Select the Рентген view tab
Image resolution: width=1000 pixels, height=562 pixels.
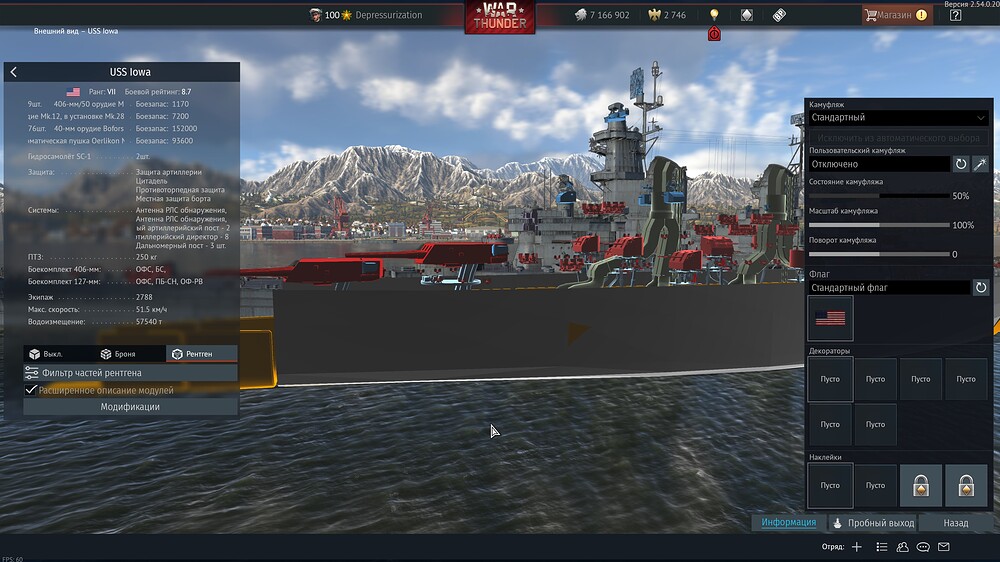191,354
